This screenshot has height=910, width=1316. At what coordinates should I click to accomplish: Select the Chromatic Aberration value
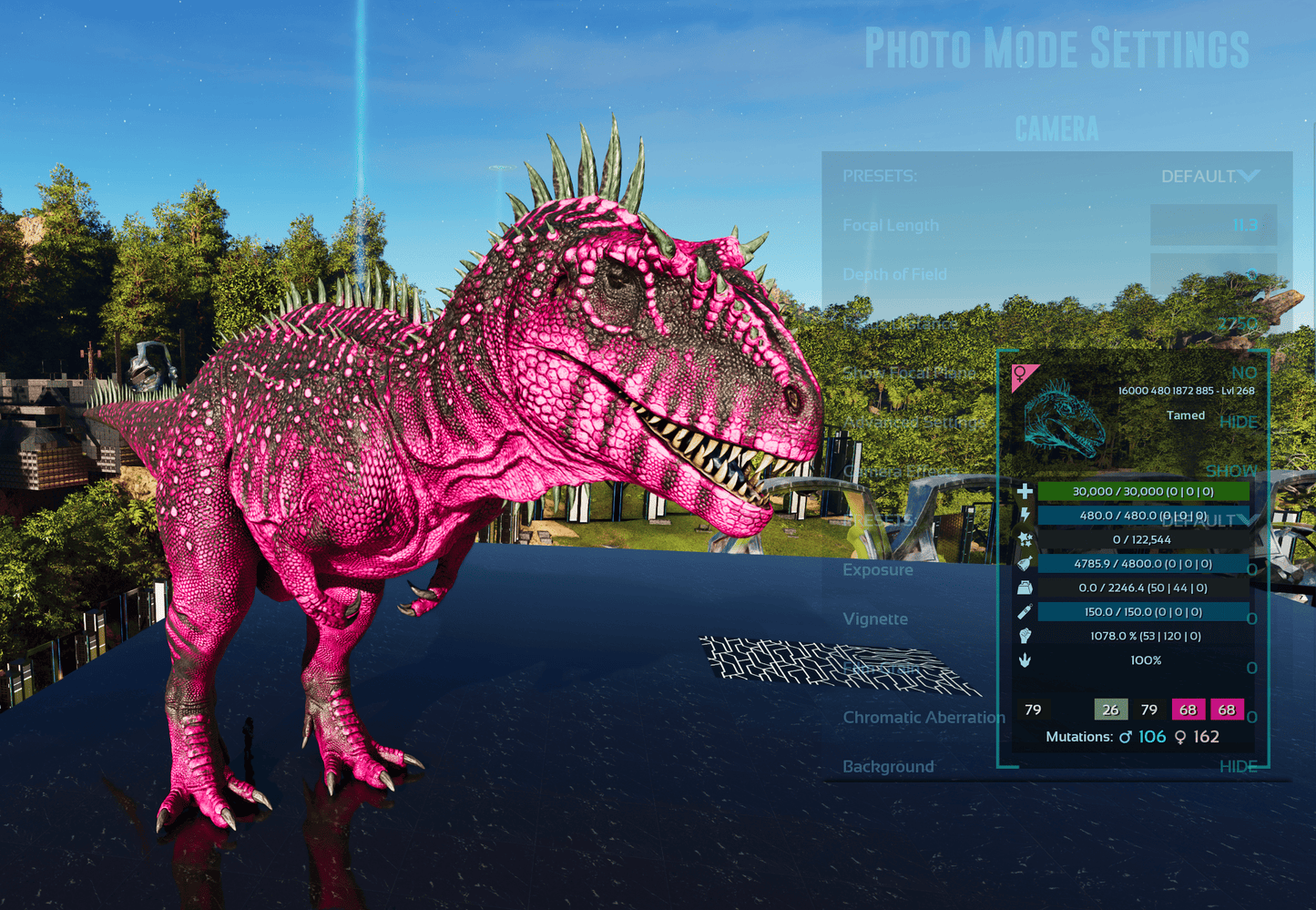(x=1251, y=717)
